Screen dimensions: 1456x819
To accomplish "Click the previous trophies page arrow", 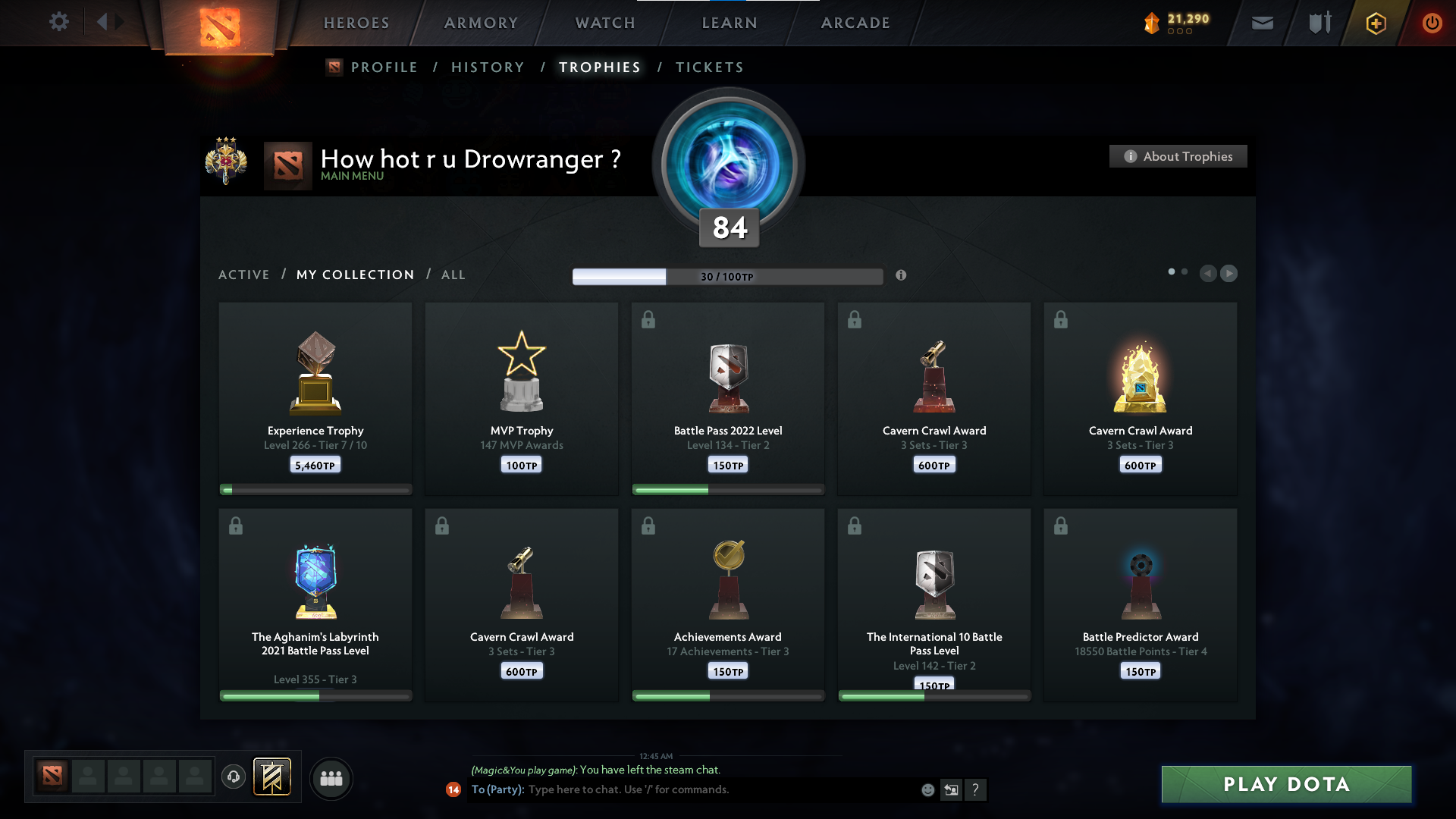I will (x=1208, y=274).
